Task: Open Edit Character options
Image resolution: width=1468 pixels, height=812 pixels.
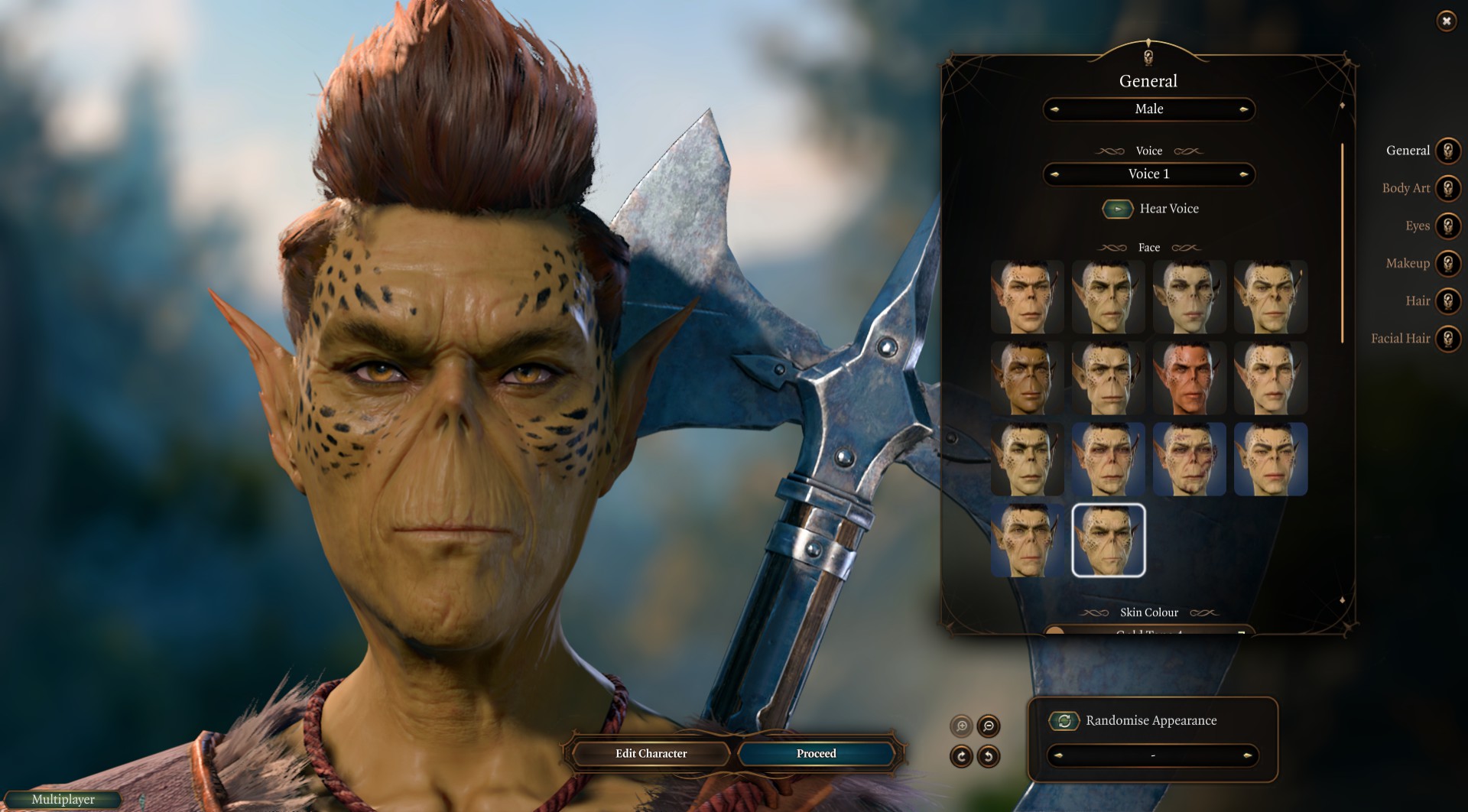Action: pos(651,754)
